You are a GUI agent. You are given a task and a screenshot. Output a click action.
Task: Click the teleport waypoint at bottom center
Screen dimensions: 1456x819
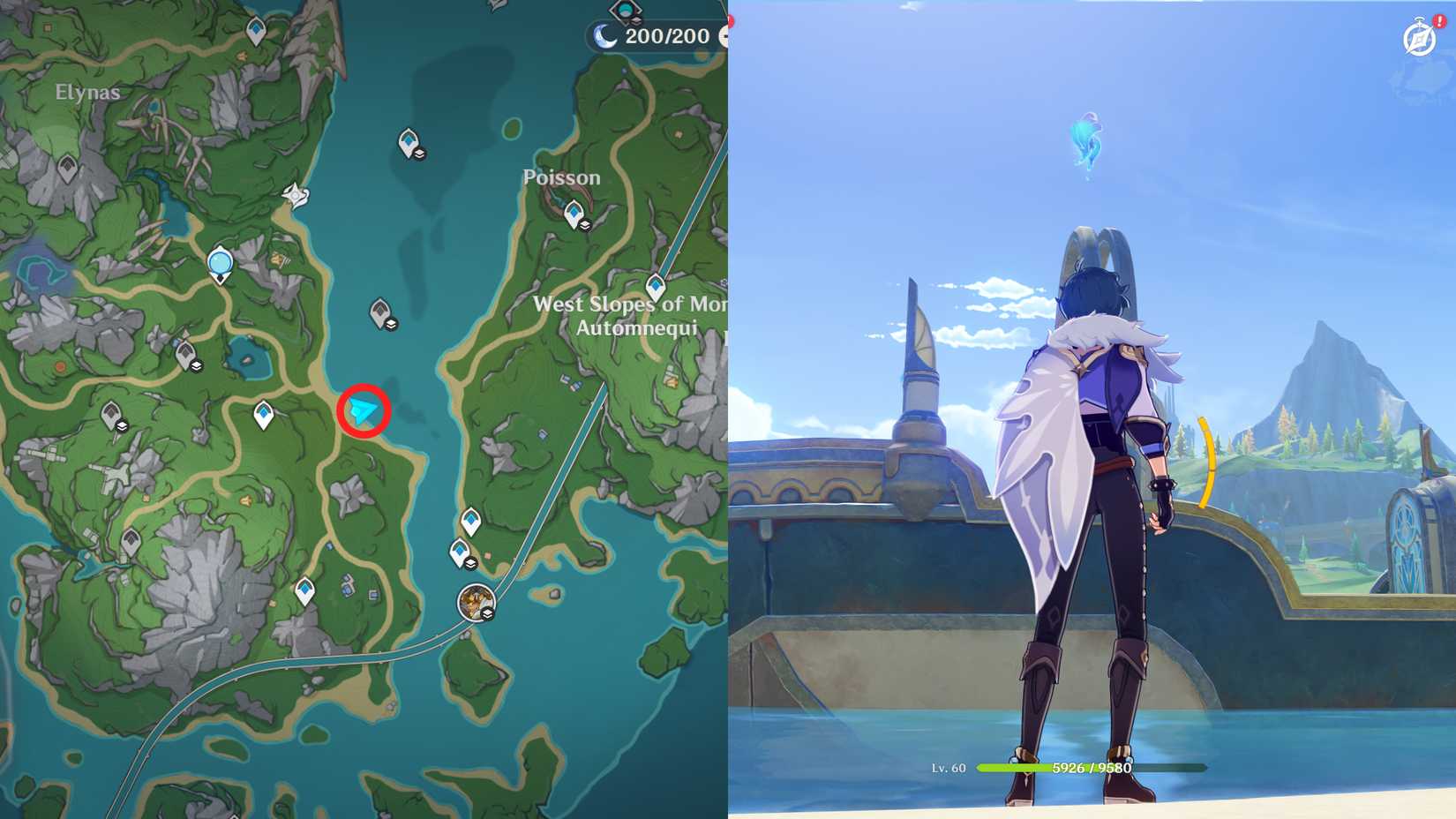462,550
